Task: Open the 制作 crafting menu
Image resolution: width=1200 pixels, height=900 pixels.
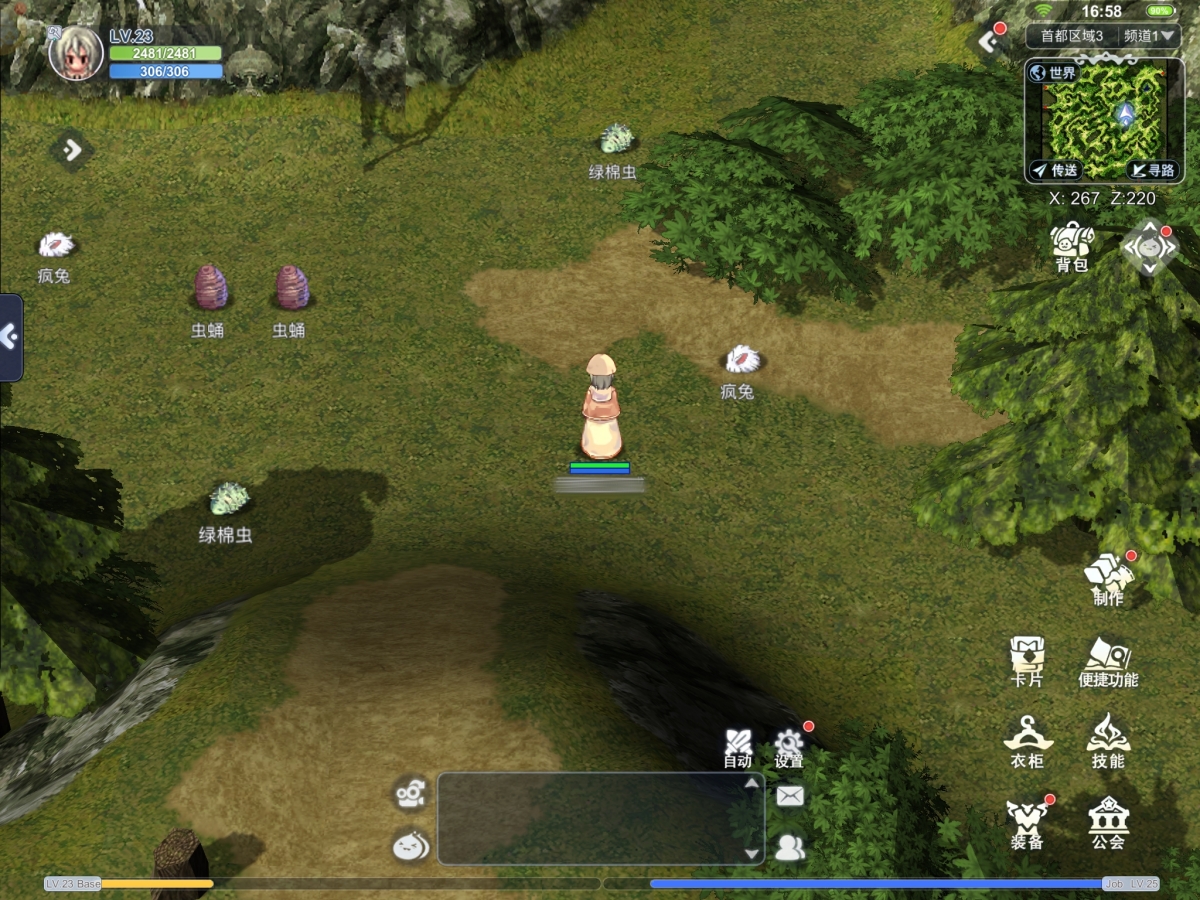Action: tap(1108, 578)
